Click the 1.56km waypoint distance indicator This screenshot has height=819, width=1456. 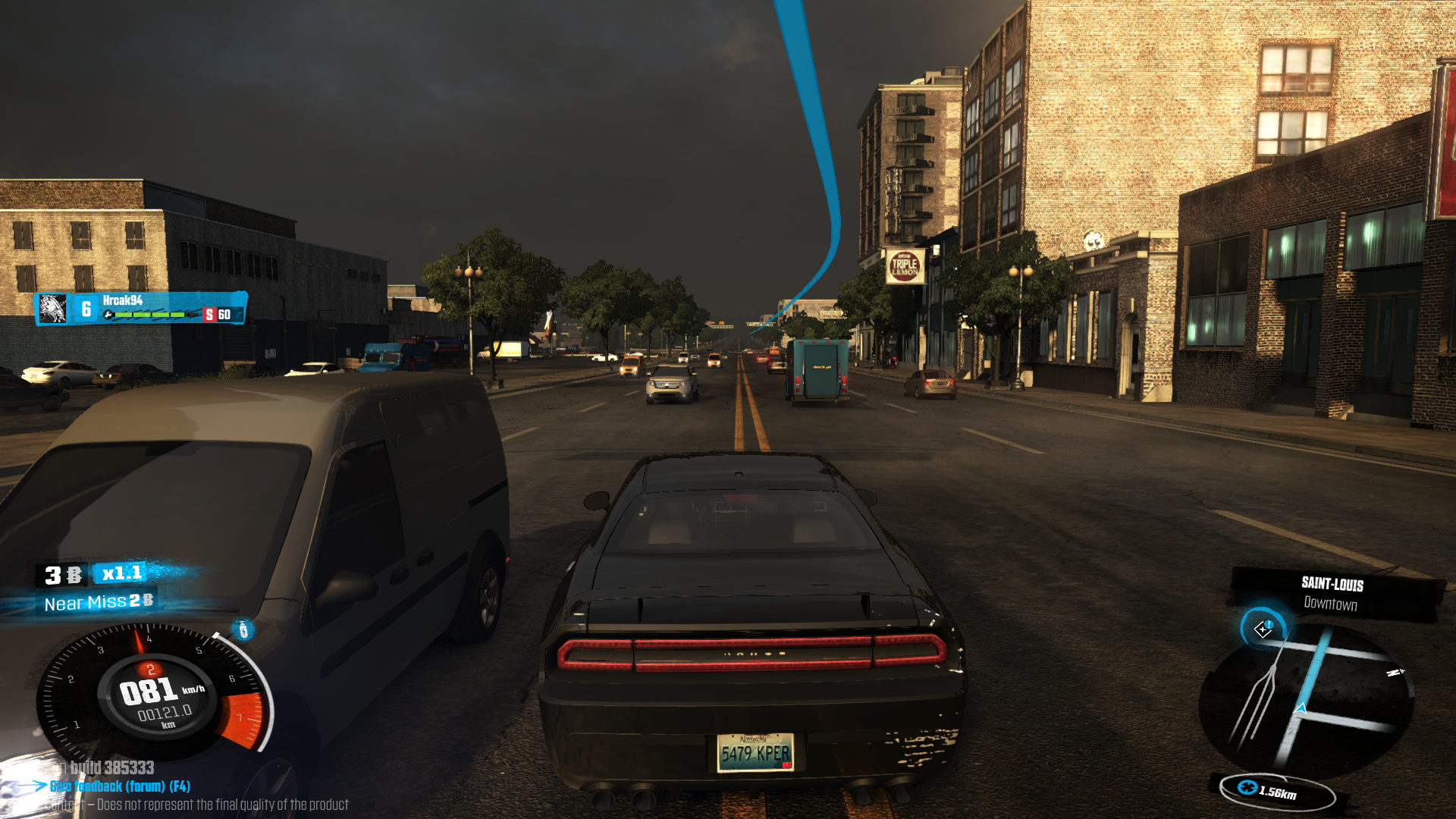[x=1277, y=791]
